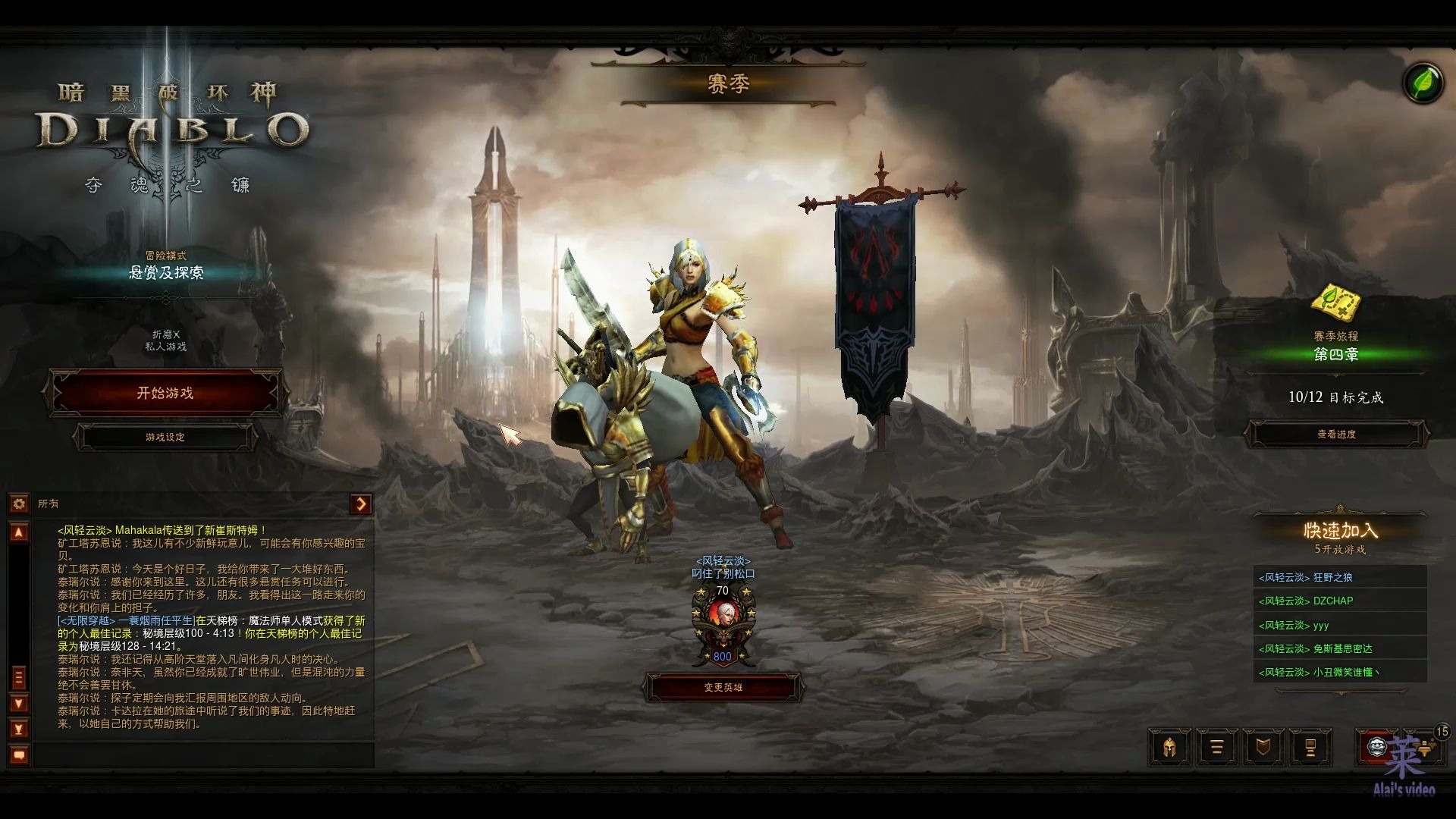The height and width of the screenshot is (819, 1456).
Task: View season journey progress 查看进度
Action: point(1336,435)
